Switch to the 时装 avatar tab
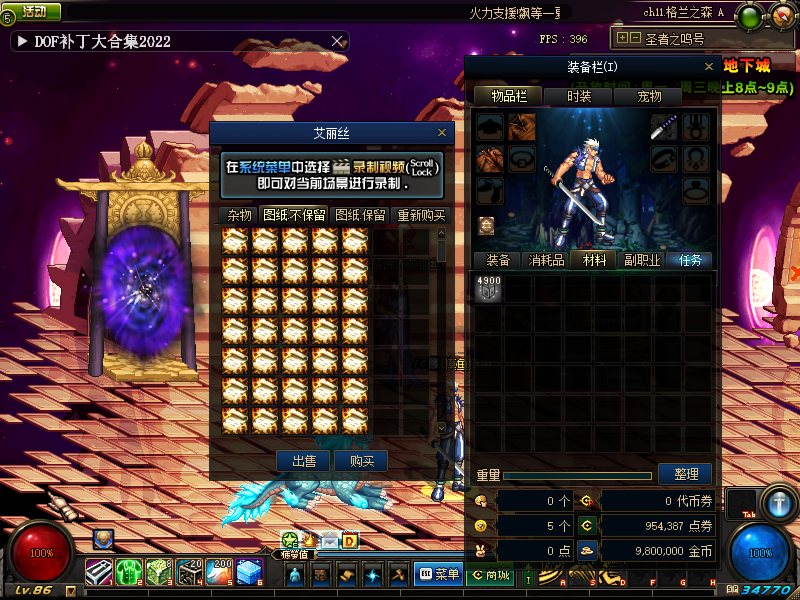The width and height of the screenshot is (800, 600). point(579,96)
